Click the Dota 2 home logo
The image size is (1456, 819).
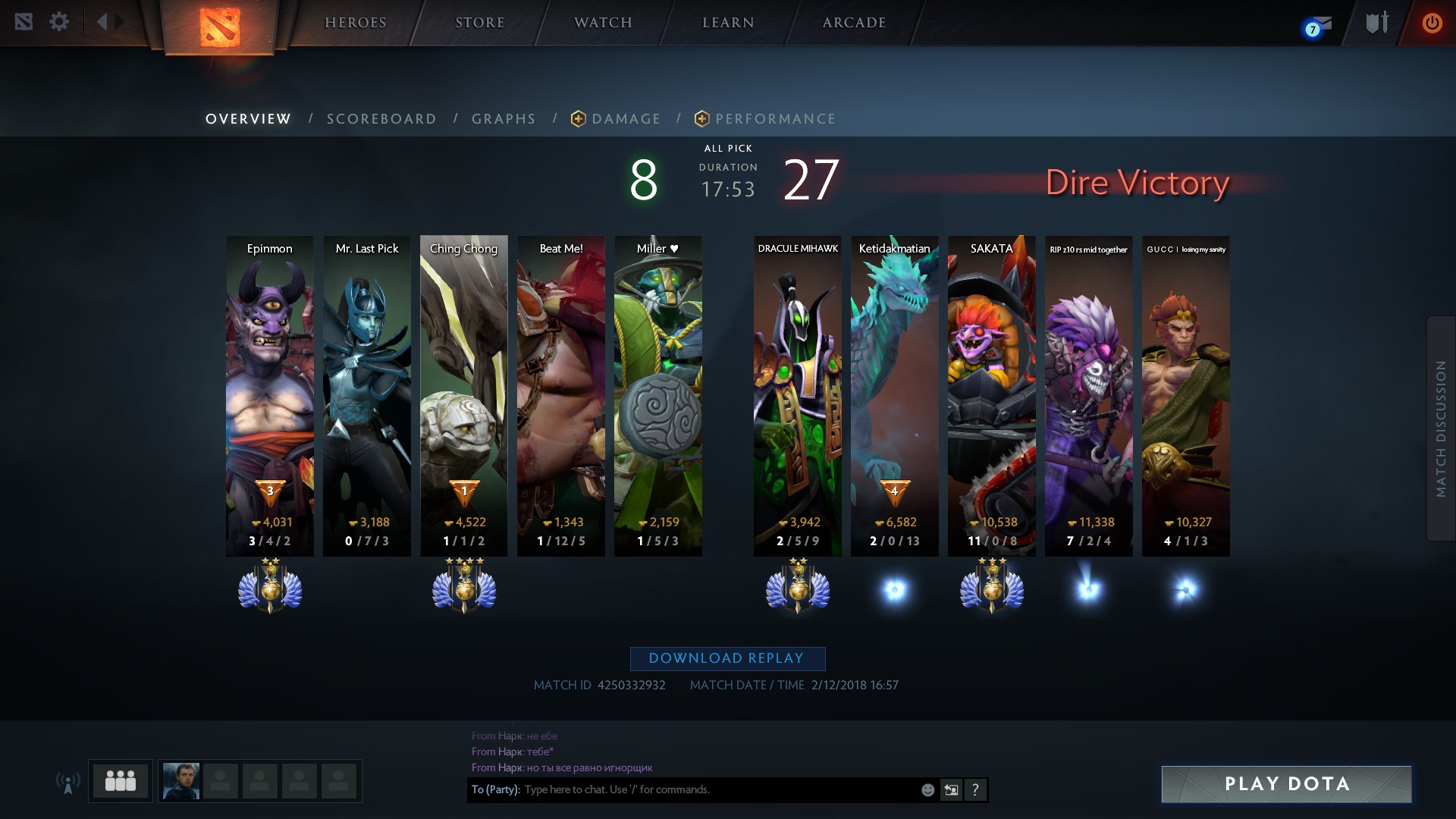coord(220,27)
